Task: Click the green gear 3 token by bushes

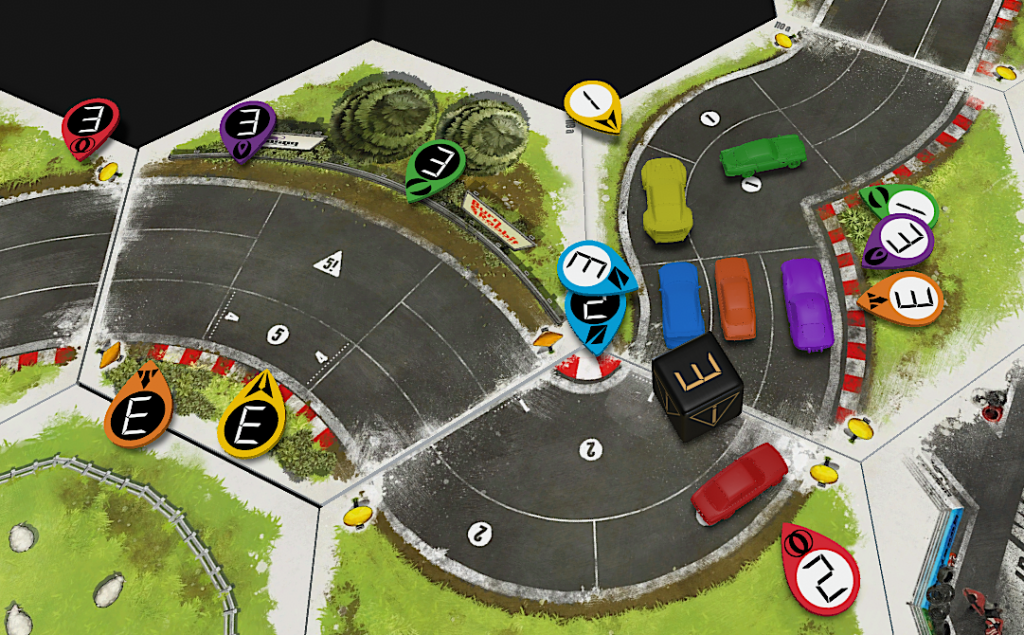Action: tap(435, 168)
